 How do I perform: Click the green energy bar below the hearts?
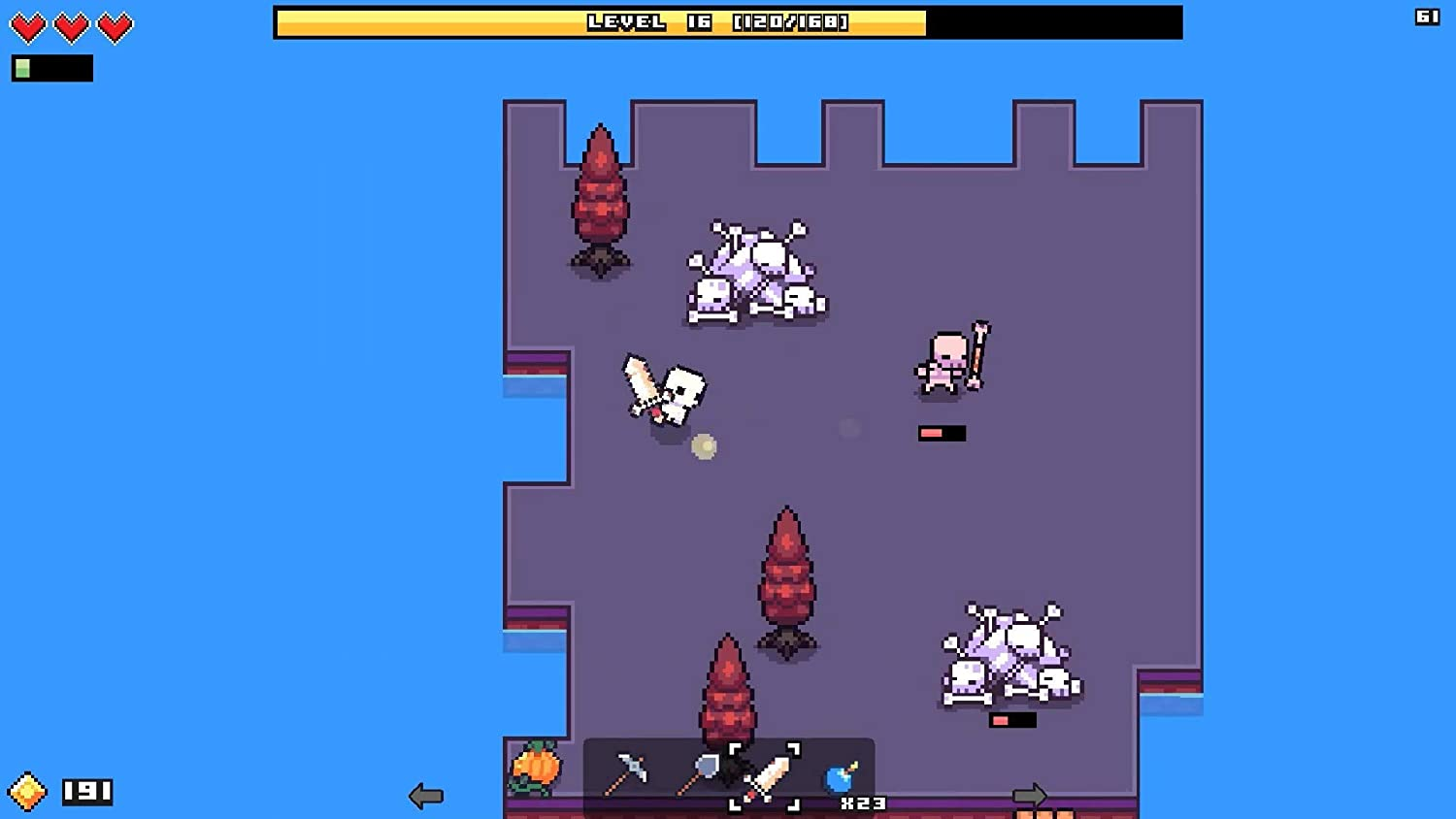pos(50,68)
